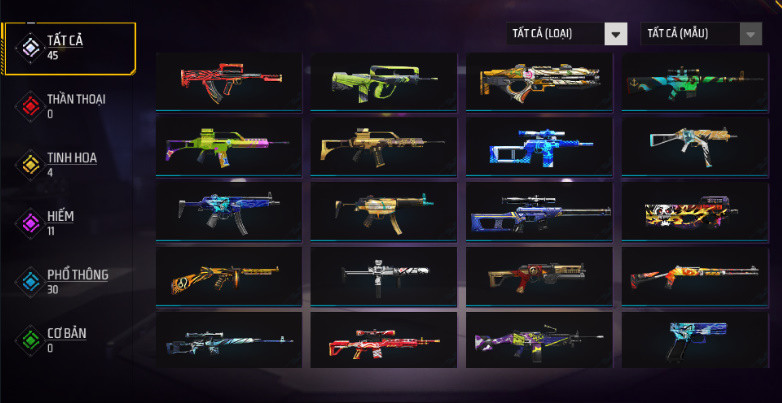Pick the blue MP5 skin
Image resolution: width=782 pixels, height=403 pixels.
pyautogui.click(x=229, y=210)
